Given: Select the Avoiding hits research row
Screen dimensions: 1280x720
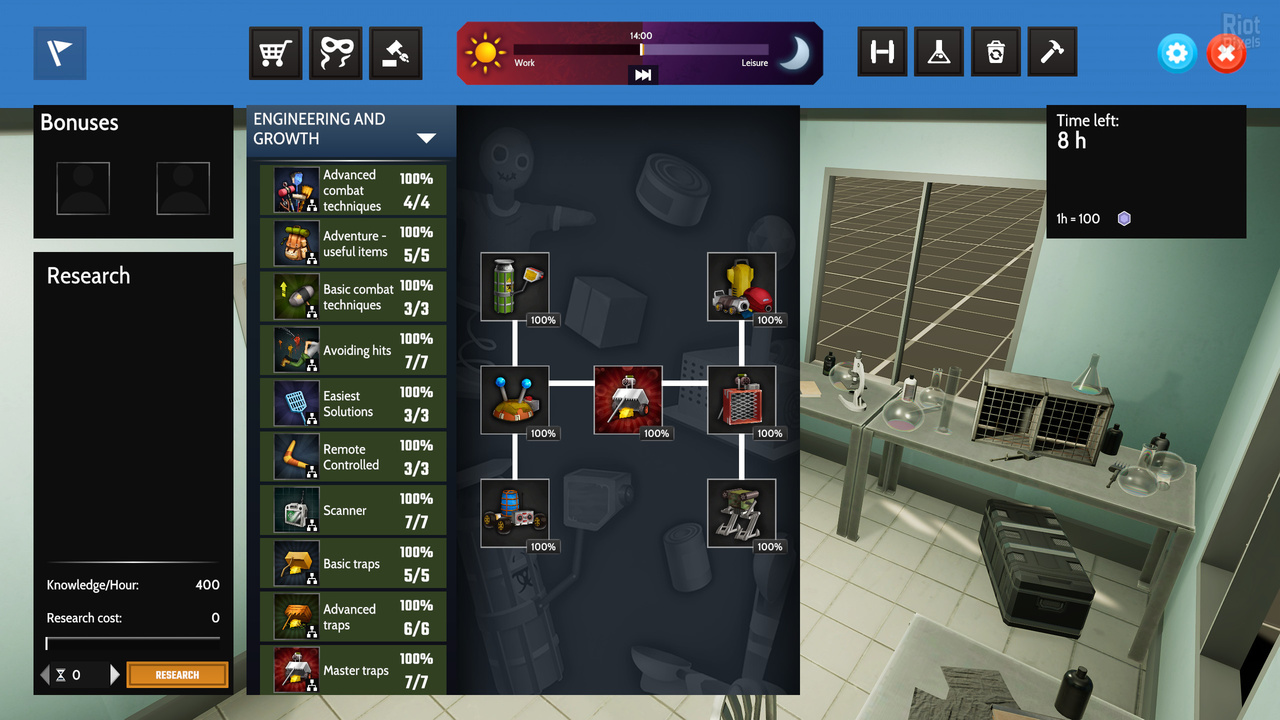Looking at the screenshot, I should pyautogui.click(x=353, y=350).
